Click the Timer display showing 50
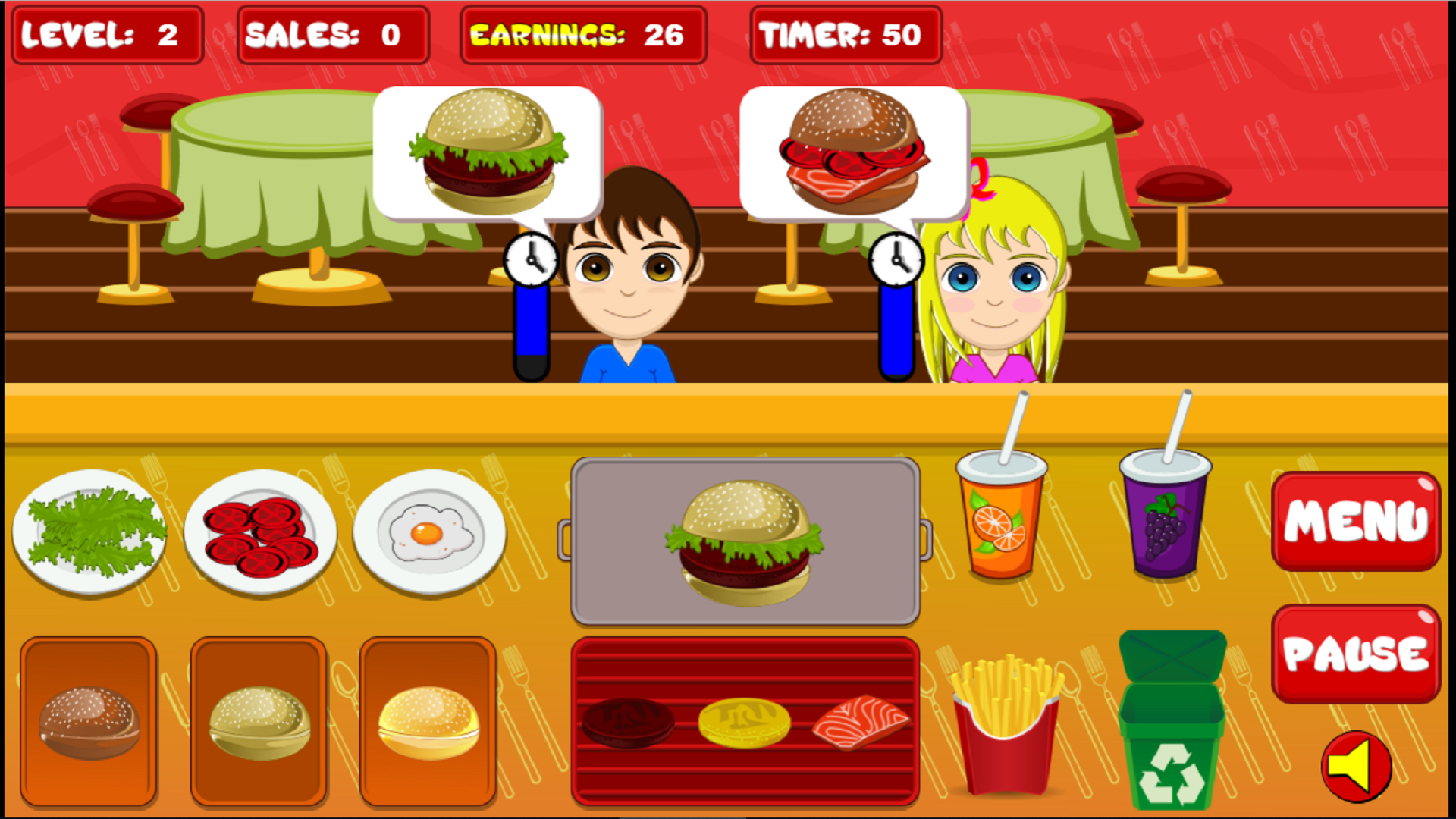 click(x=844, y=33)
